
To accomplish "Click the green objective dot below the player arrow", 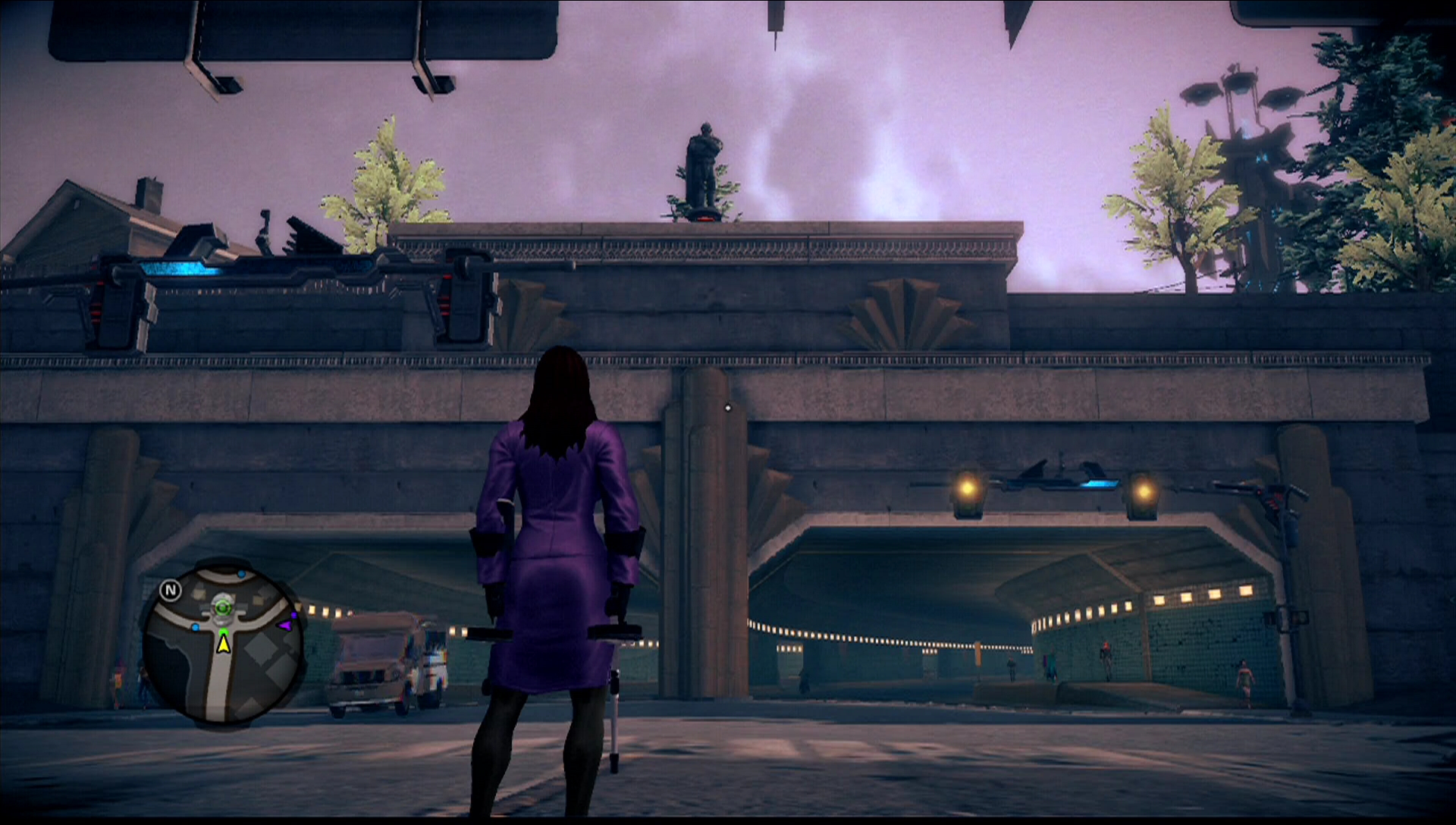I will click(224, 632).
